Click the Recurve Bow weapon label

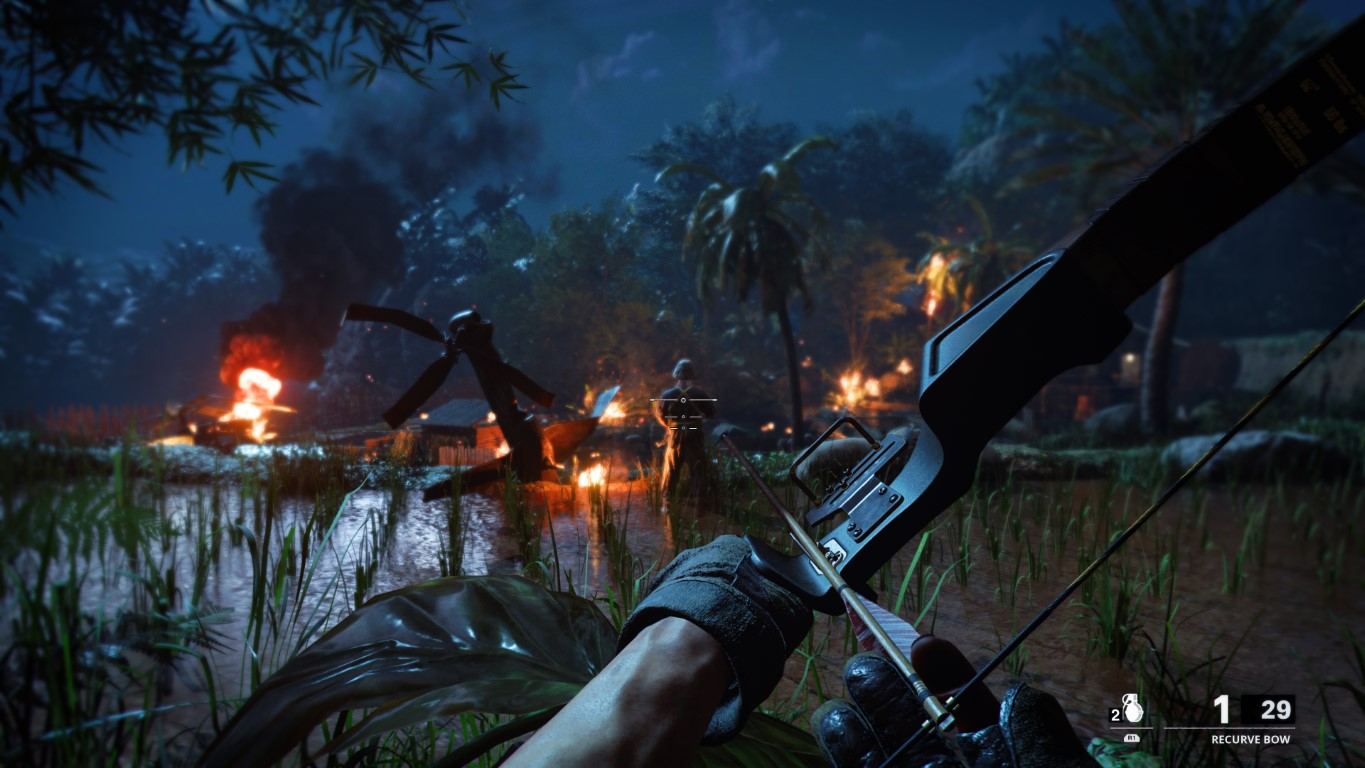click(x=1250, y=739)
